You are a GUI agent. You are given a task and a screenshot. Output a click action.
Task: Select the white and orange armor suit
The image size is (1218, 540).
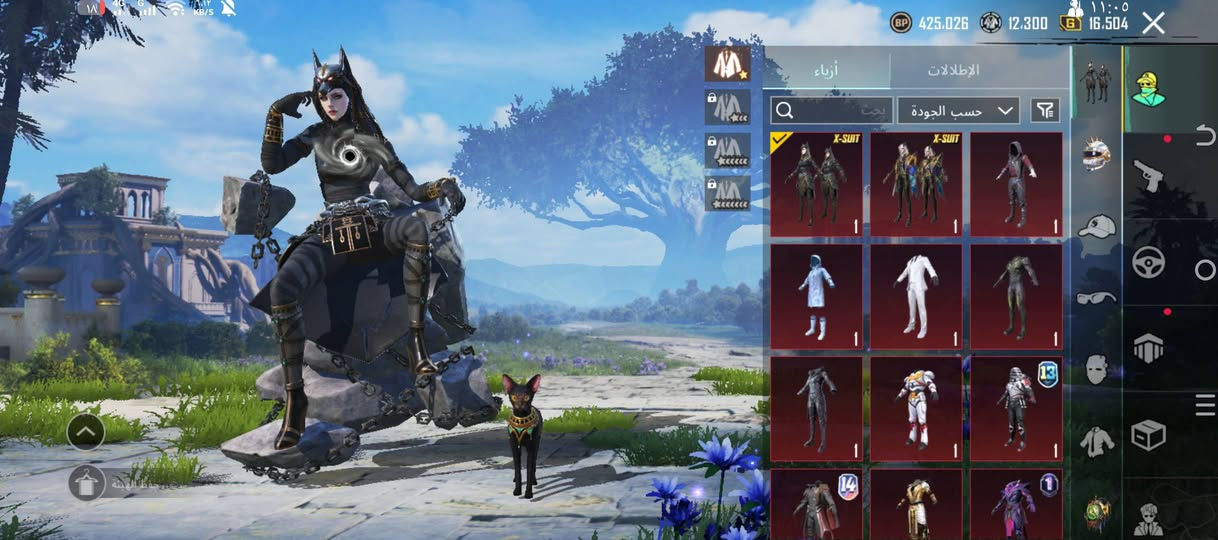tap(916, 409)
